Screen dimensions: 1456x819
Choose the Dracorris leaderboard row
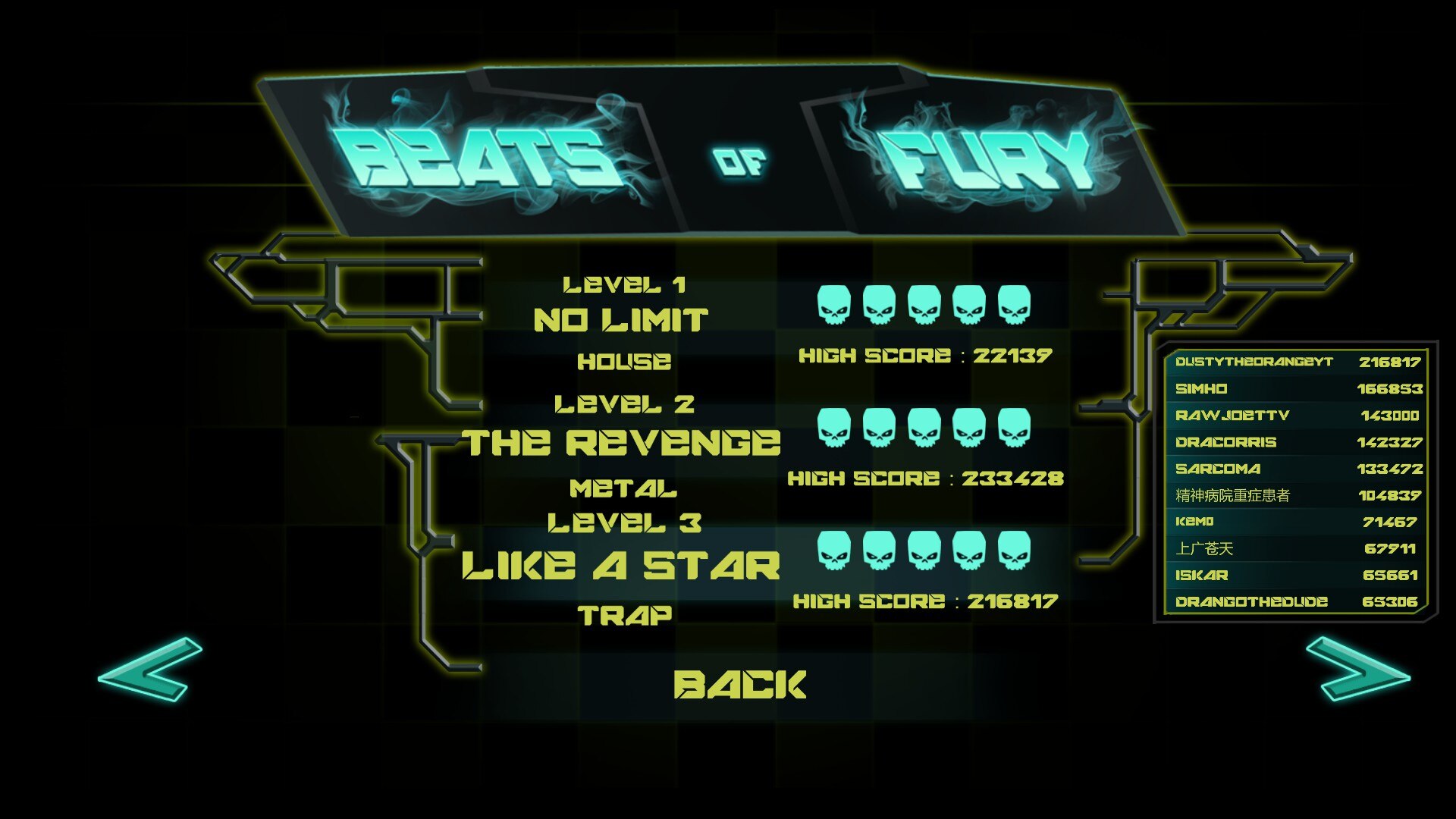click(1296, 442)
